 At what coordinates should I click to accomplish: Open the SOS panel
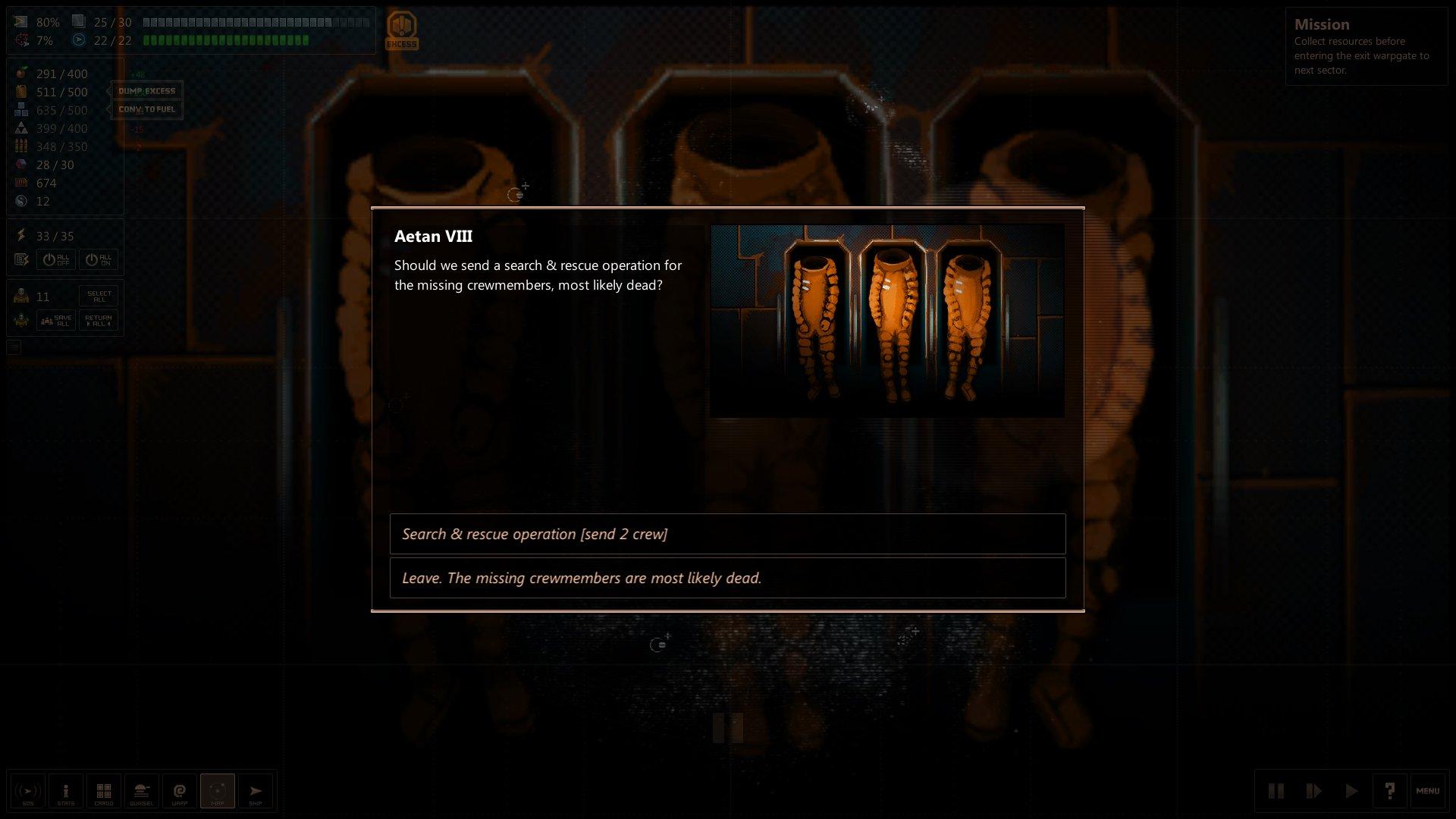coord(28,792)
